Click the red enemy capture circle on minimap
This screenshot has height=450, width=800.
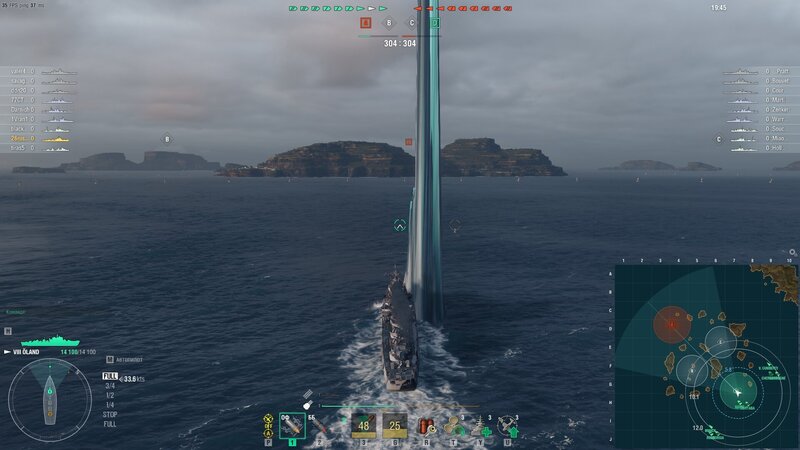(672, 323)
